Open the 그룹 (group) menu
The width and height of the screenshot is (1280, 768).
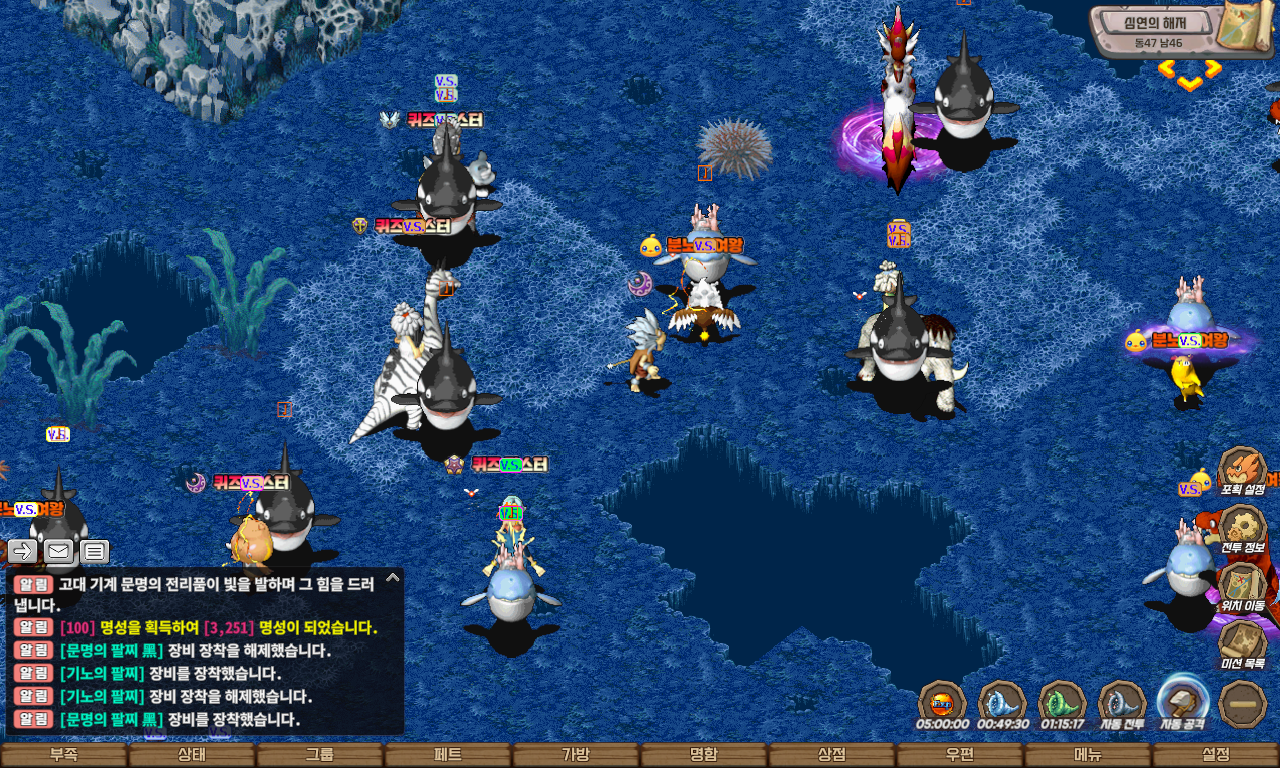click(320, 755)
